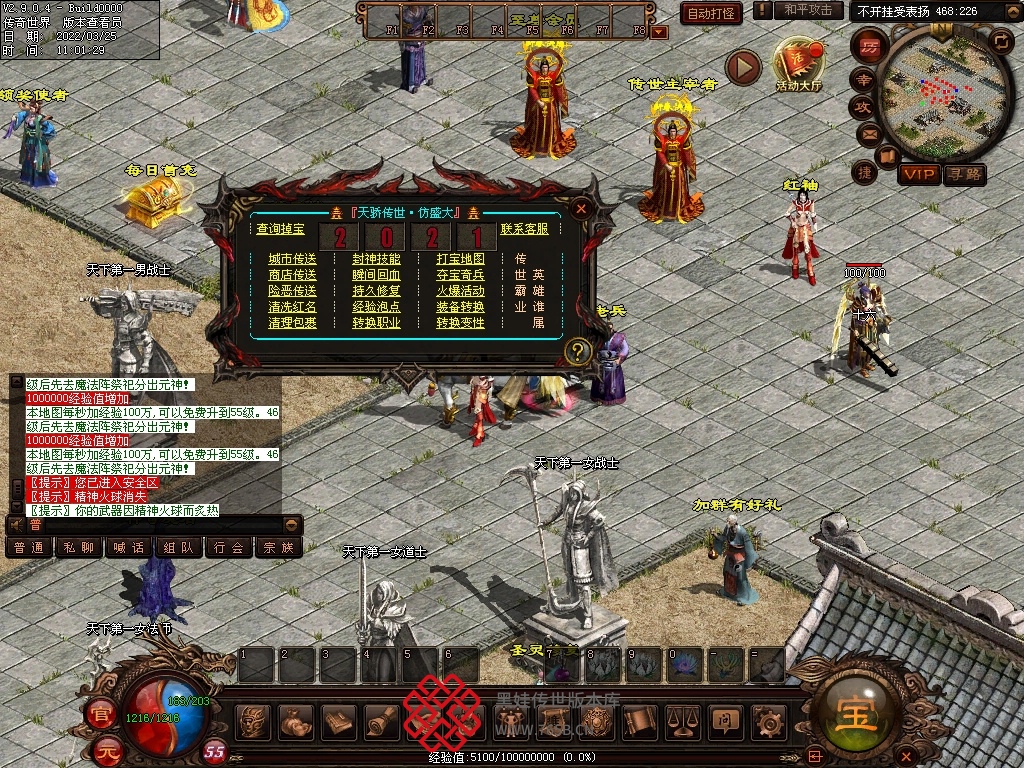Toggle the 和平攻击 attack mode
Screen dimensions: 1024x768
coord(808,10)
